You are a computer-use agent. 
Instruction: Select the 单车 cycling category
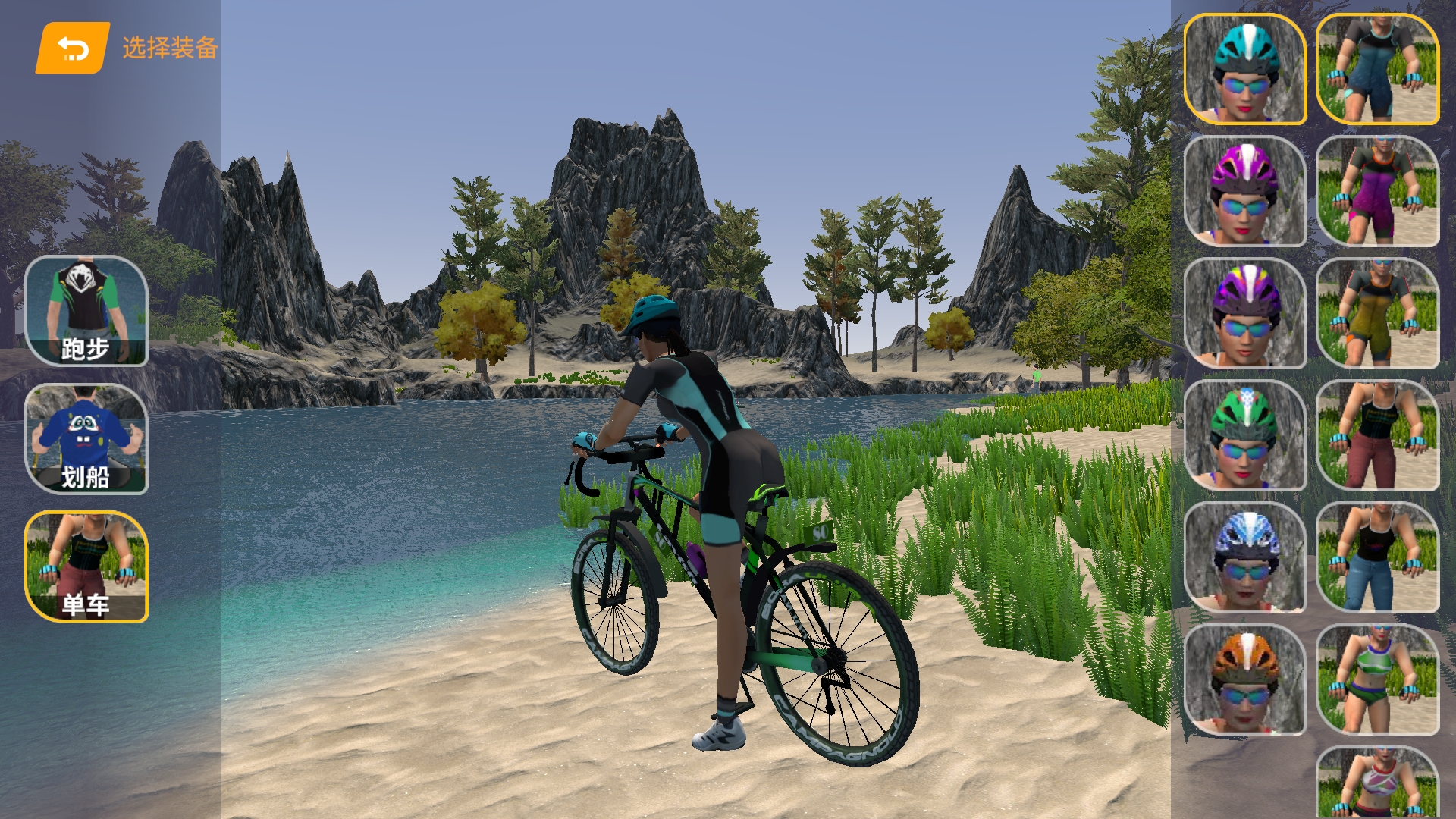point(86,566)
